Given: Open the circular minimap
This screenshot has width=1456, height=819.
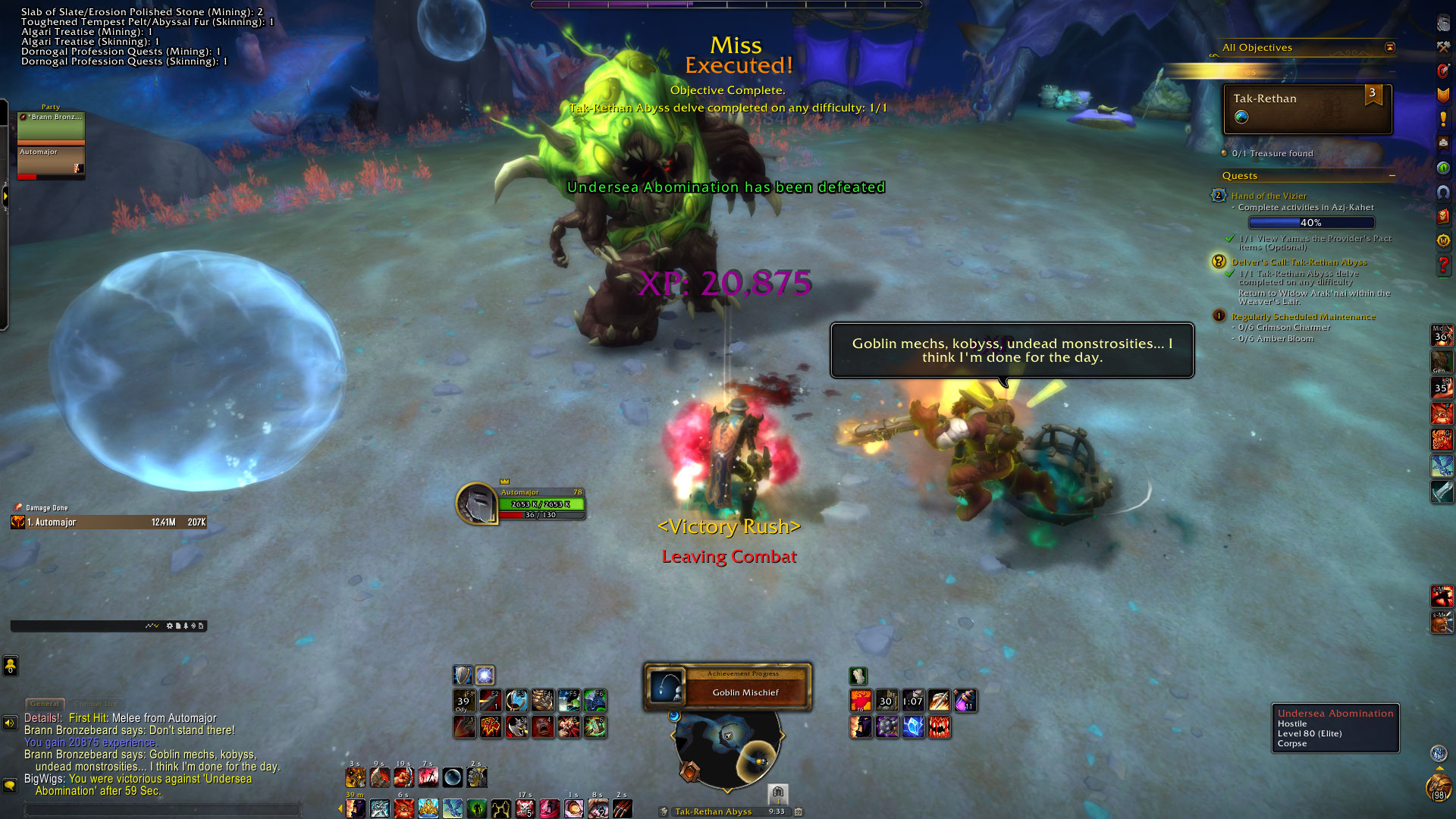Looking at the screenshot, I should point(727,747).
